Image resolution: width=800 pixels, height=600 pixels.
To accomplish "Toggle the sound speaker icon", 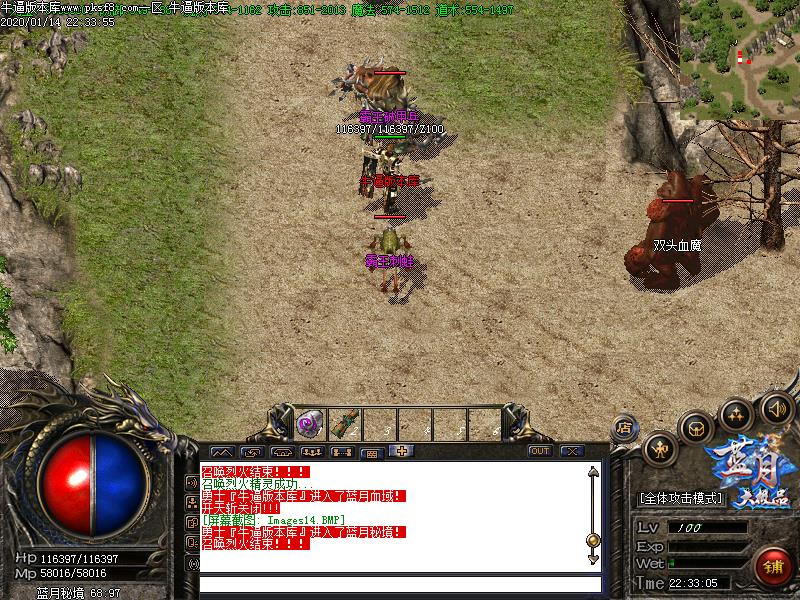I will point(777,407).
